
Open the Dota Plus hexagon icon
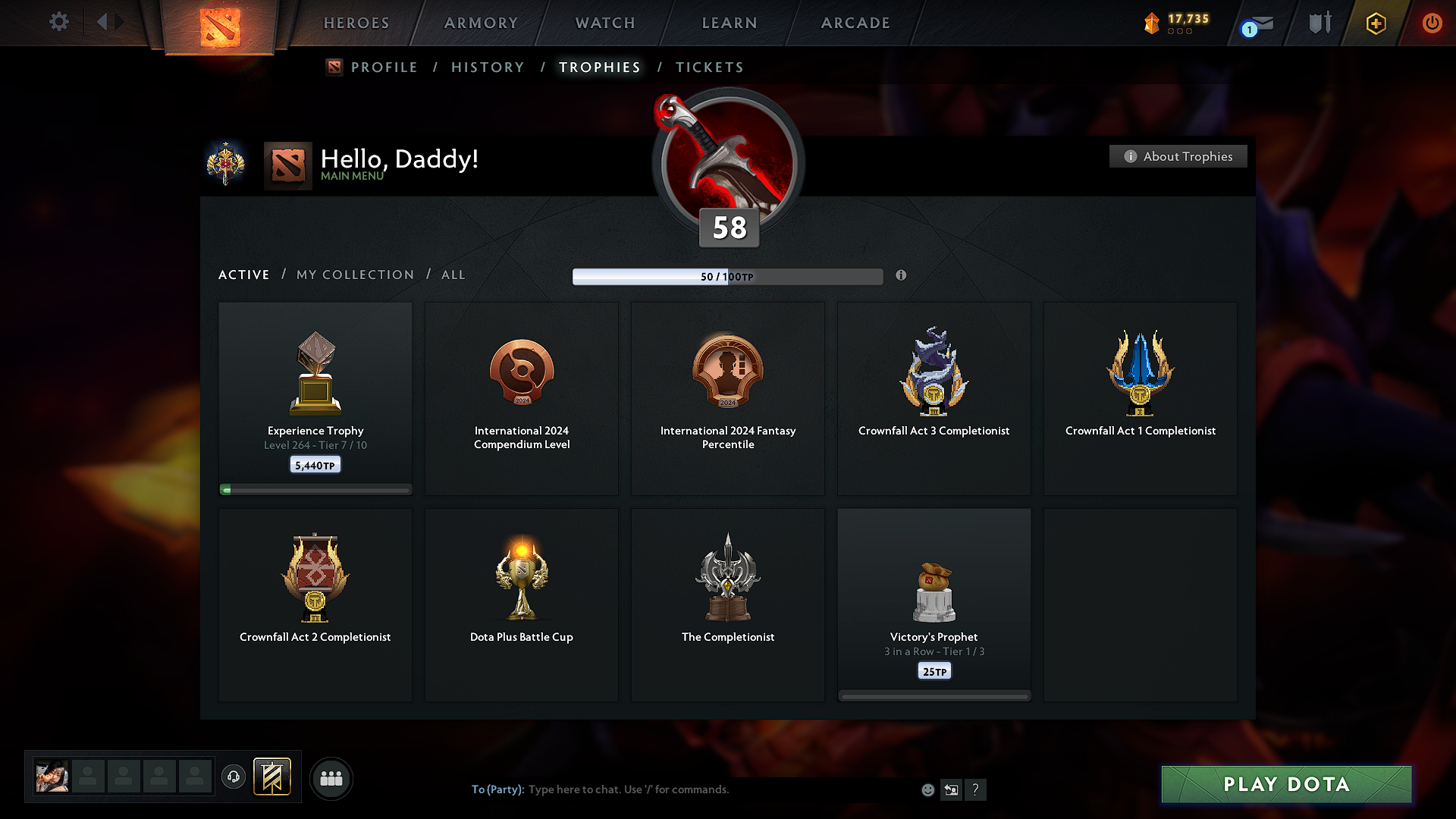pos(1375,23)
